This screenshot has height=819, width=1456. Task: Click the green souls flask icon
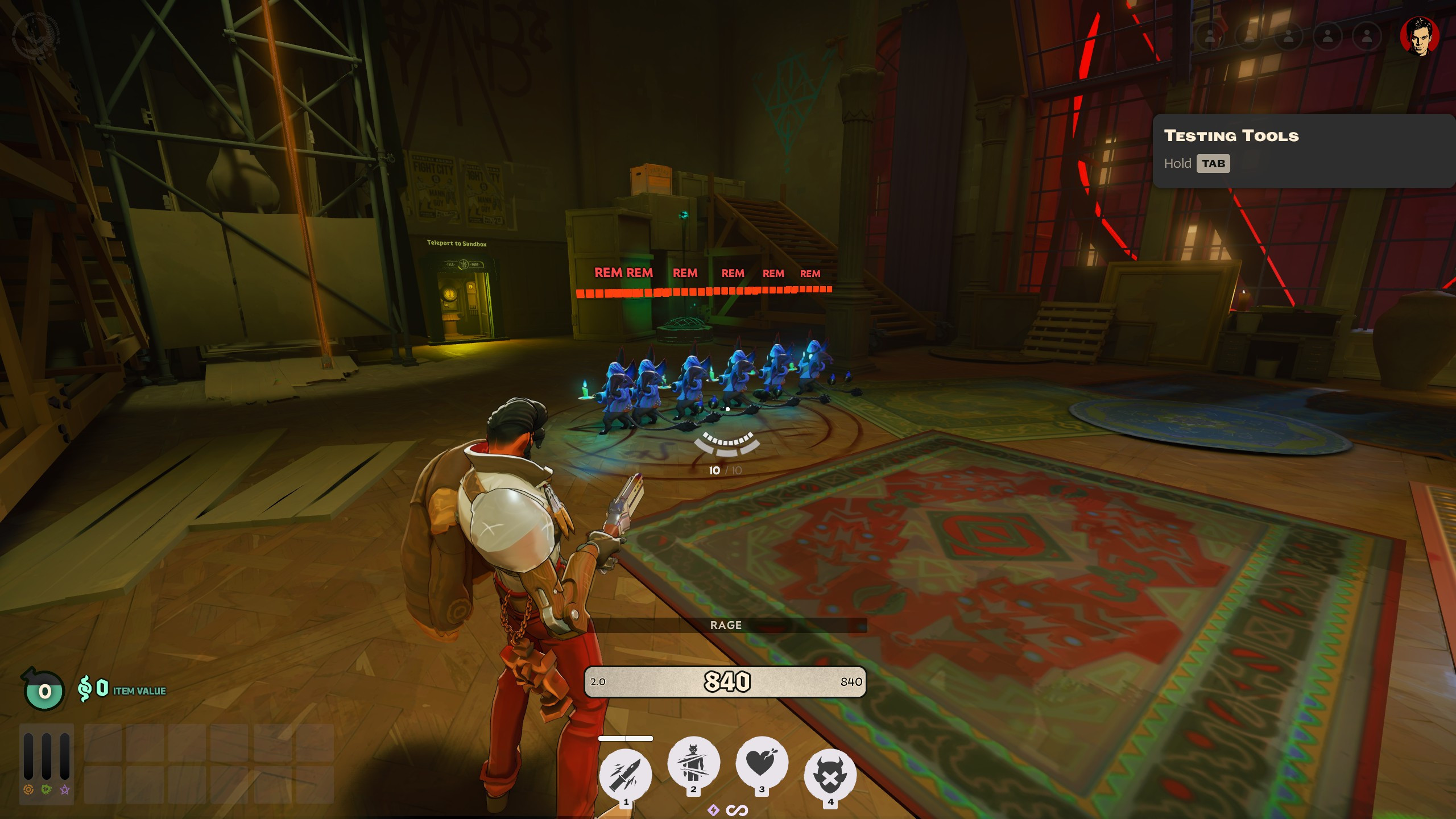[x=44, y=691]
